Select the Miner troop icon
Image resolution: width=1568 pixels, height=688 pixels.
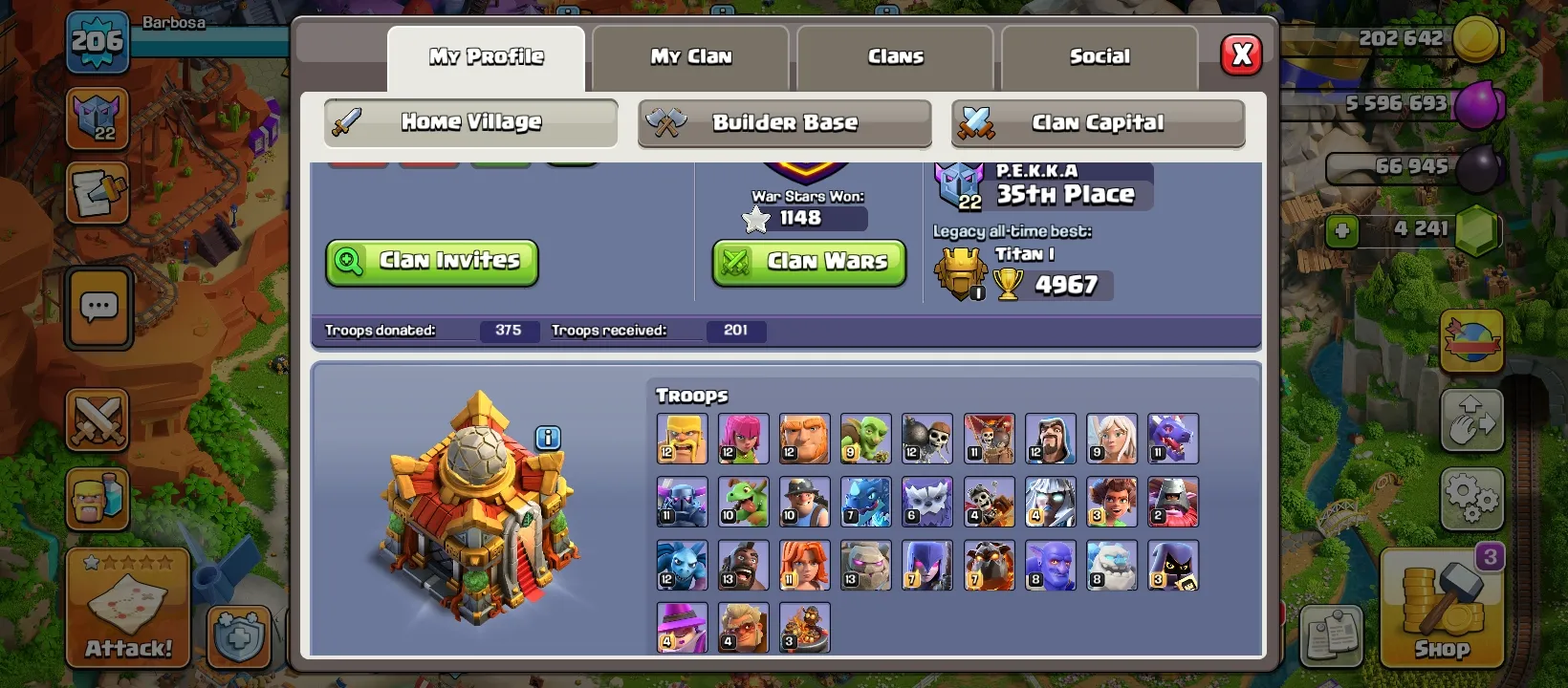(804, 502)
